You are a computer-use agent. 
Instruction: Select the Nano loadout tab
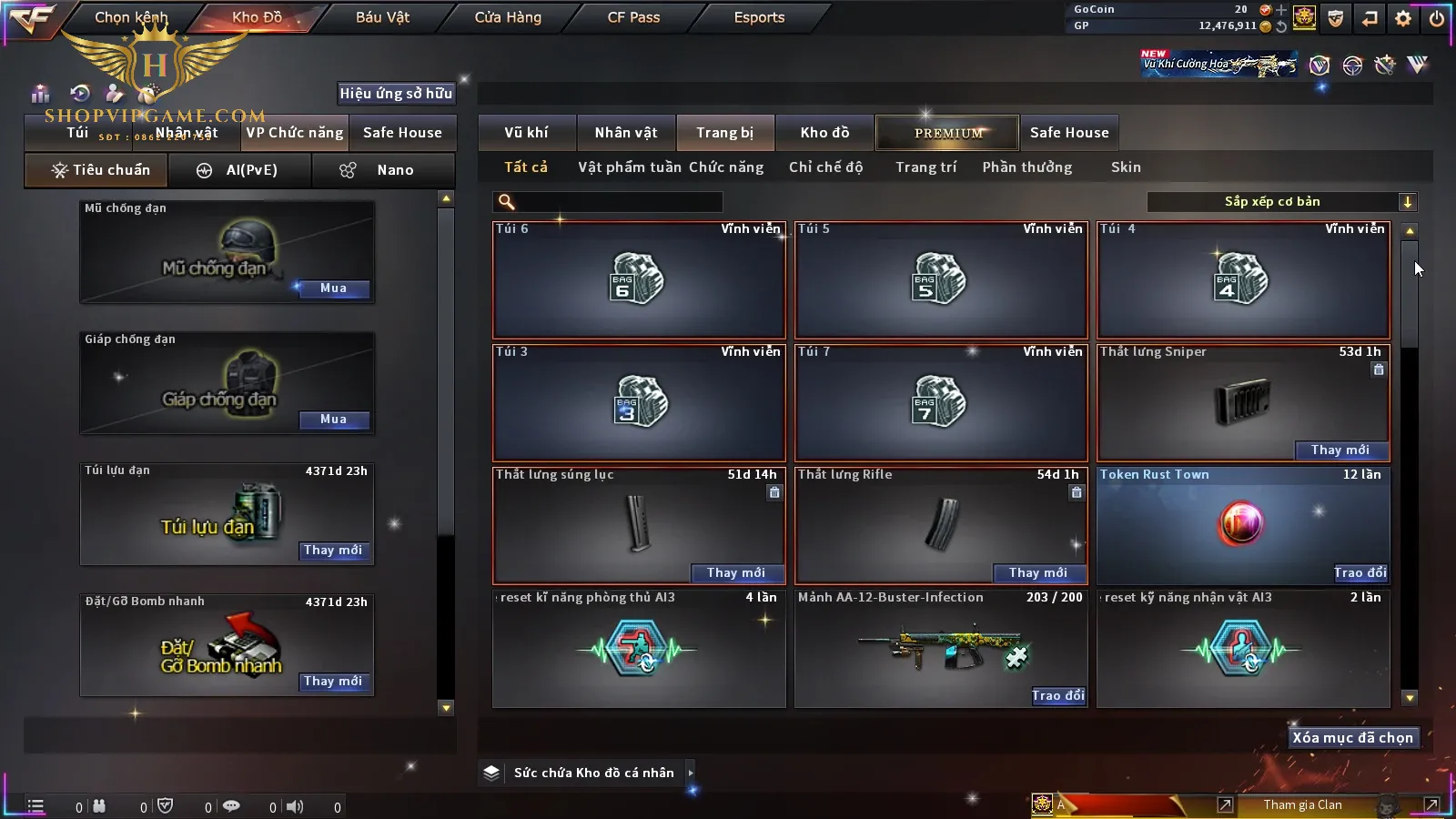[x=383, y=170]
